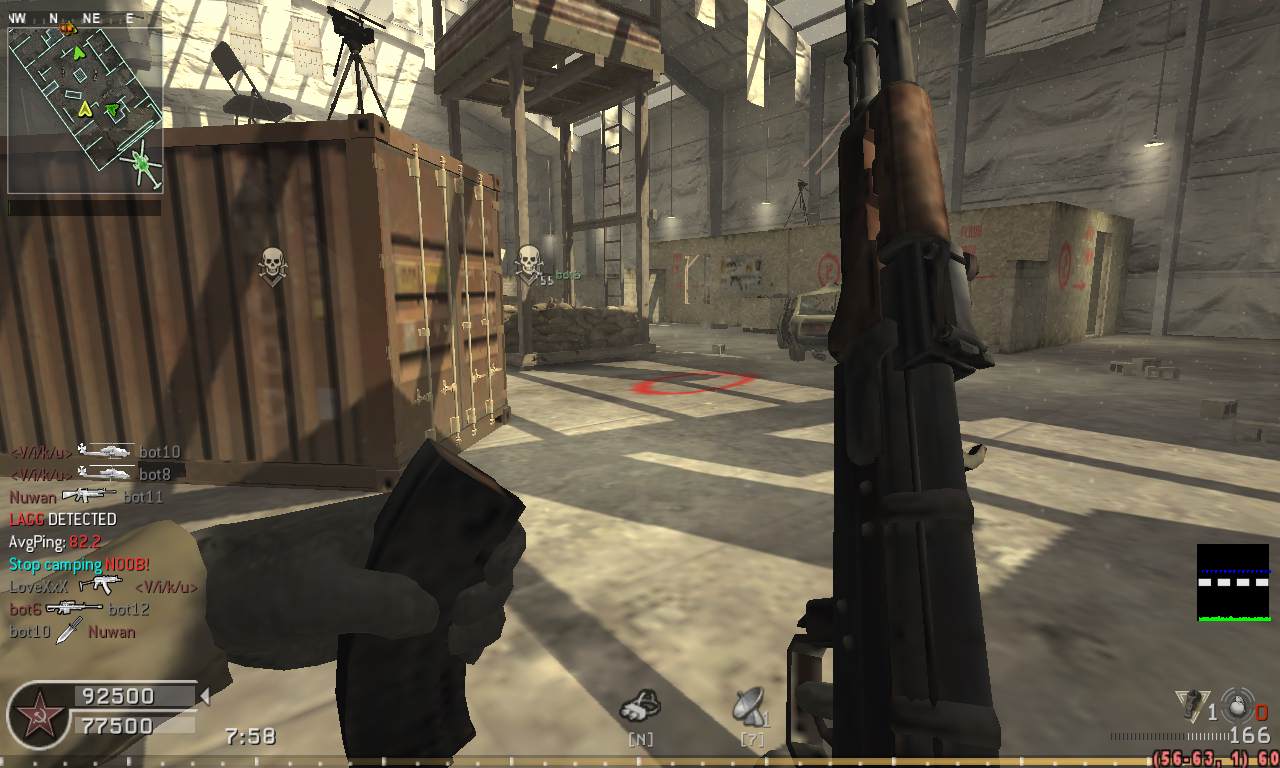Screen dimensions: 1280x768
Task: Call in the UAV satellite dish killstreak
Action: [750, 707]
